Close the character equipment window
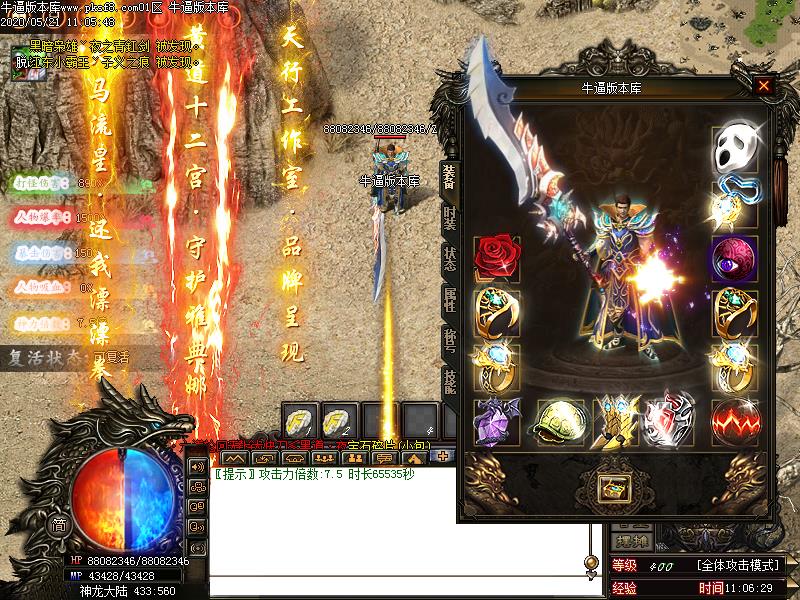The image size is (800, 600). [x=764, y=86]
